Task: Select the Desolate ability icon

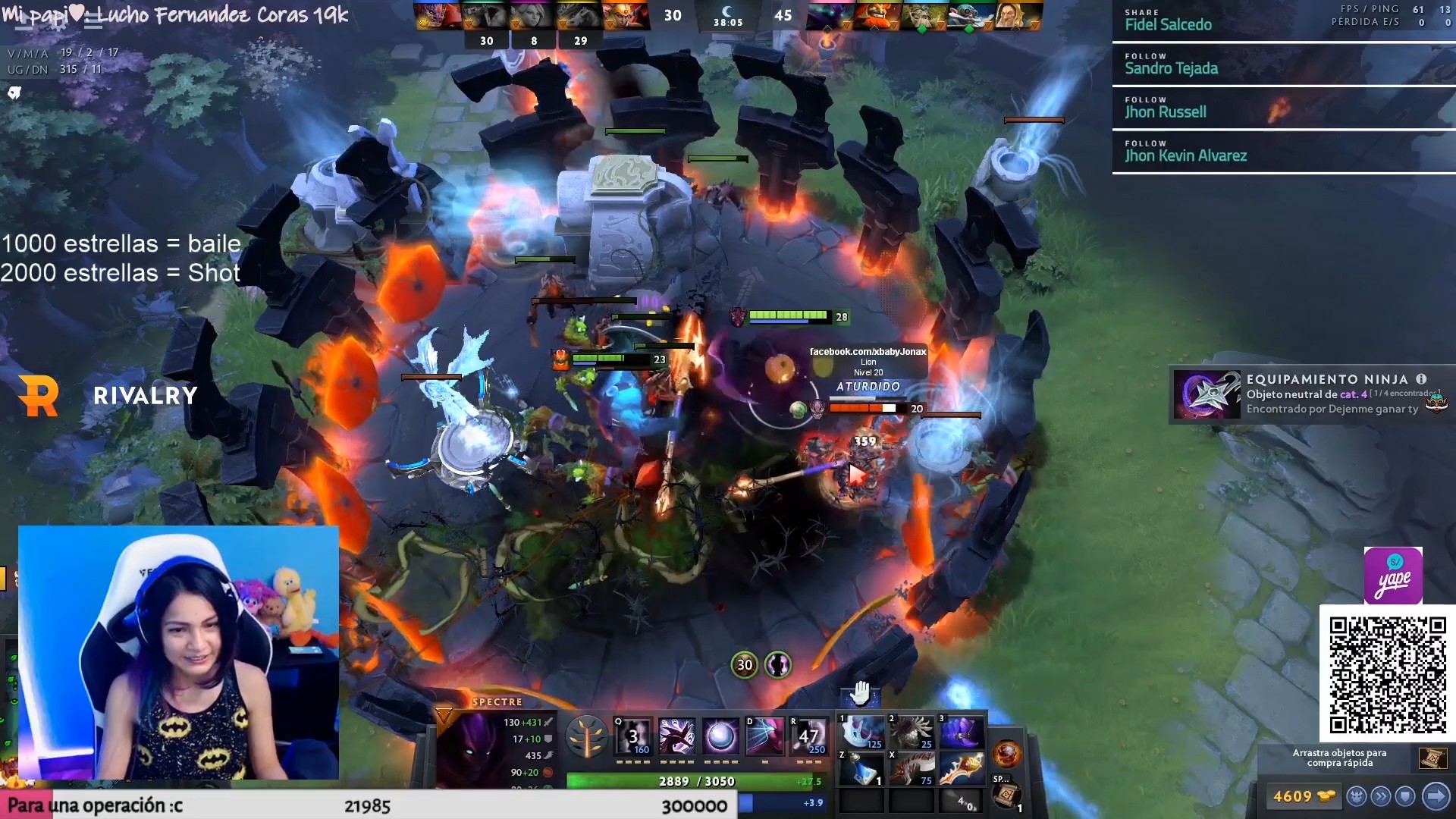Action: pyautogui.click(x=676, y=736)
